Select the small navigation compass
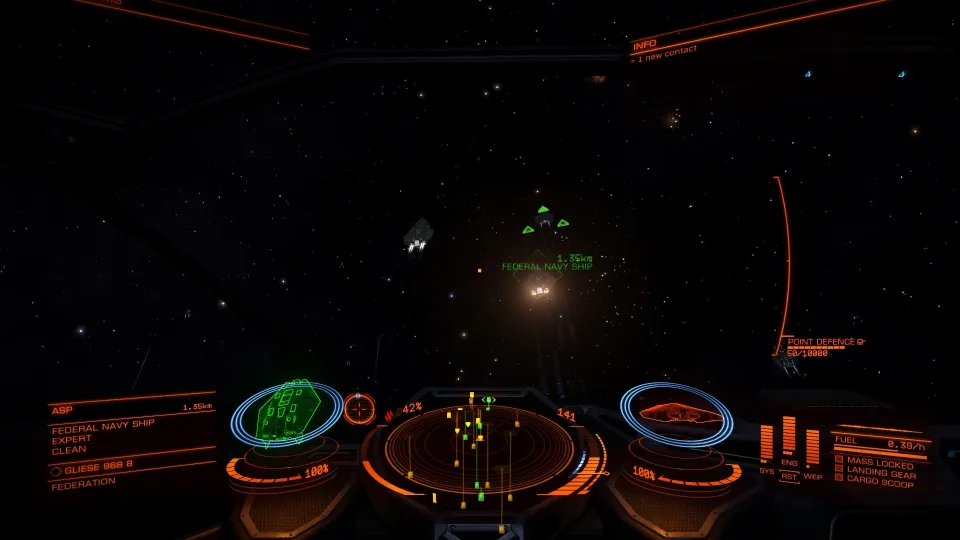Image resolution: width=960 pixels, height=540 pixels. click(359, 407)
